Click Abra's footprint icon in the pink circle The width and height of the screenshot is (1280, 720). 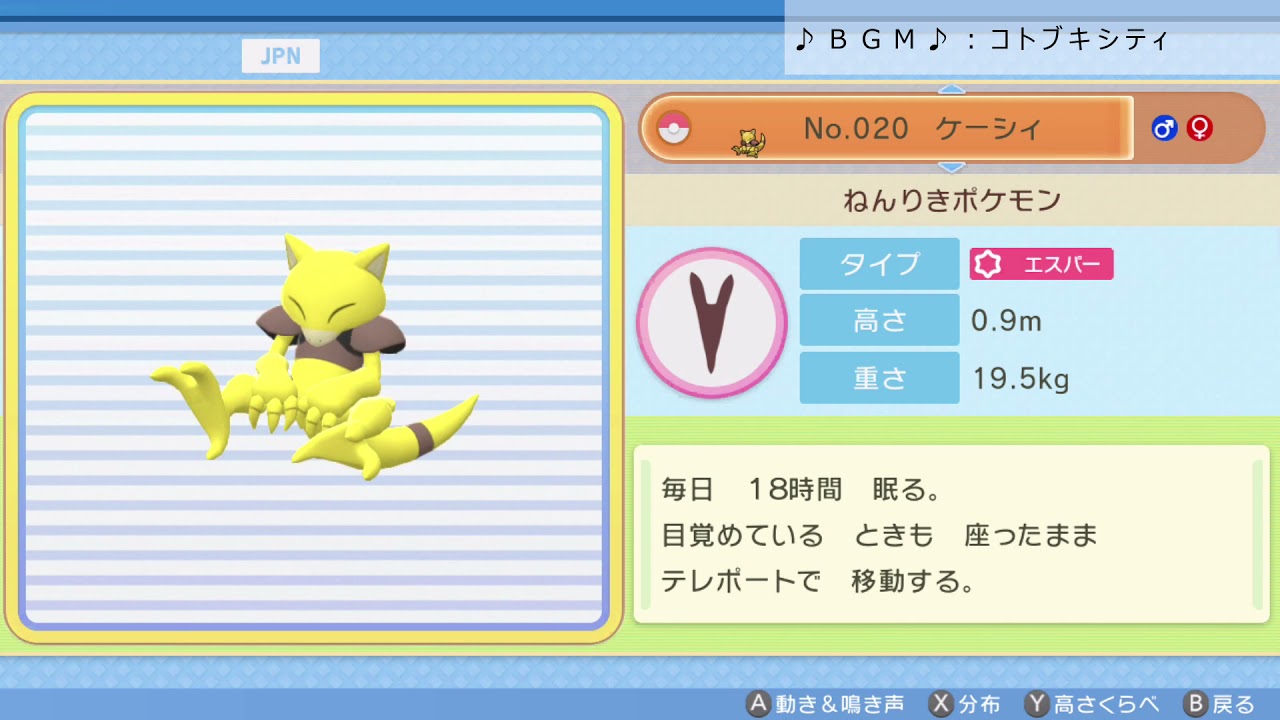[x=711, y=322]
